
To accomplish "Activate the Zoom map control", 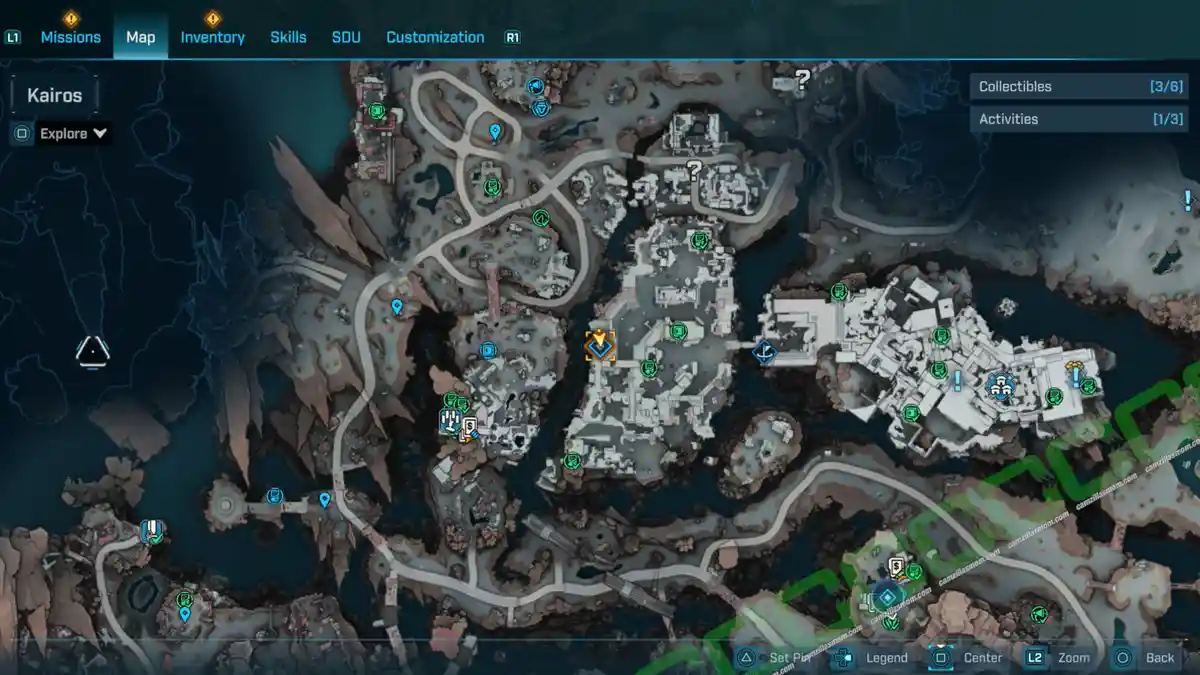I will tap(1072, 658).
